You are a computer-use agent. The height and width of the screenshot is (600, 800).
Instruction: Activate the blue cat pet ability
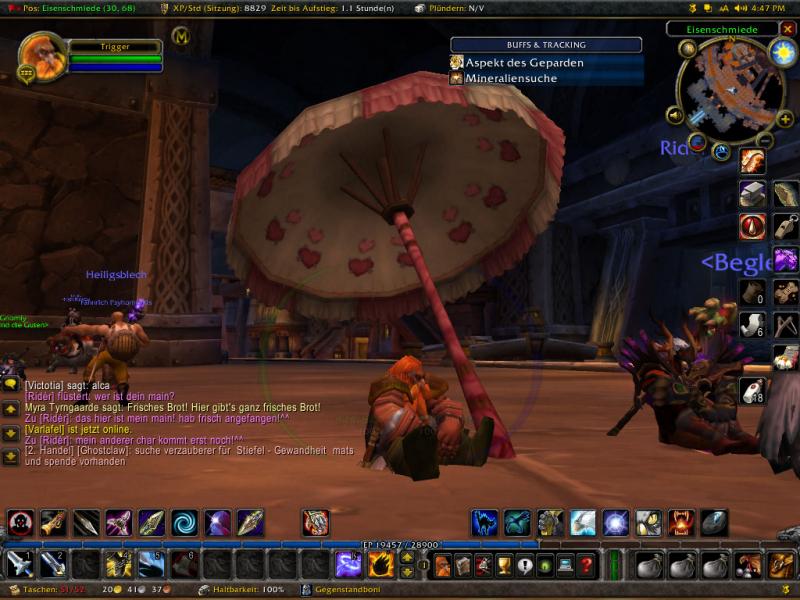tap(485, 522)
